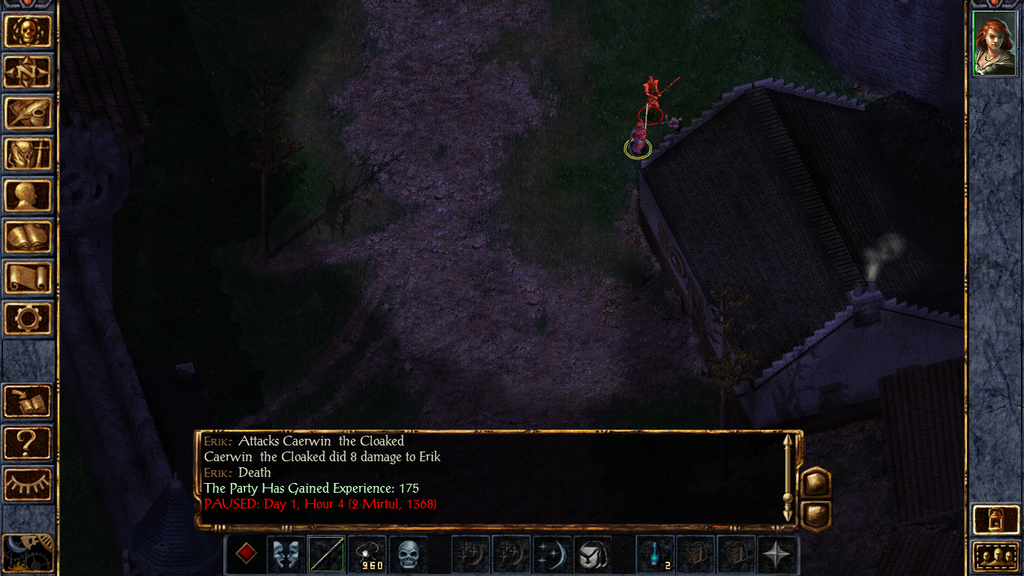Activate the red diamond action button
The image size is (1024, 576).
[245, 554]
